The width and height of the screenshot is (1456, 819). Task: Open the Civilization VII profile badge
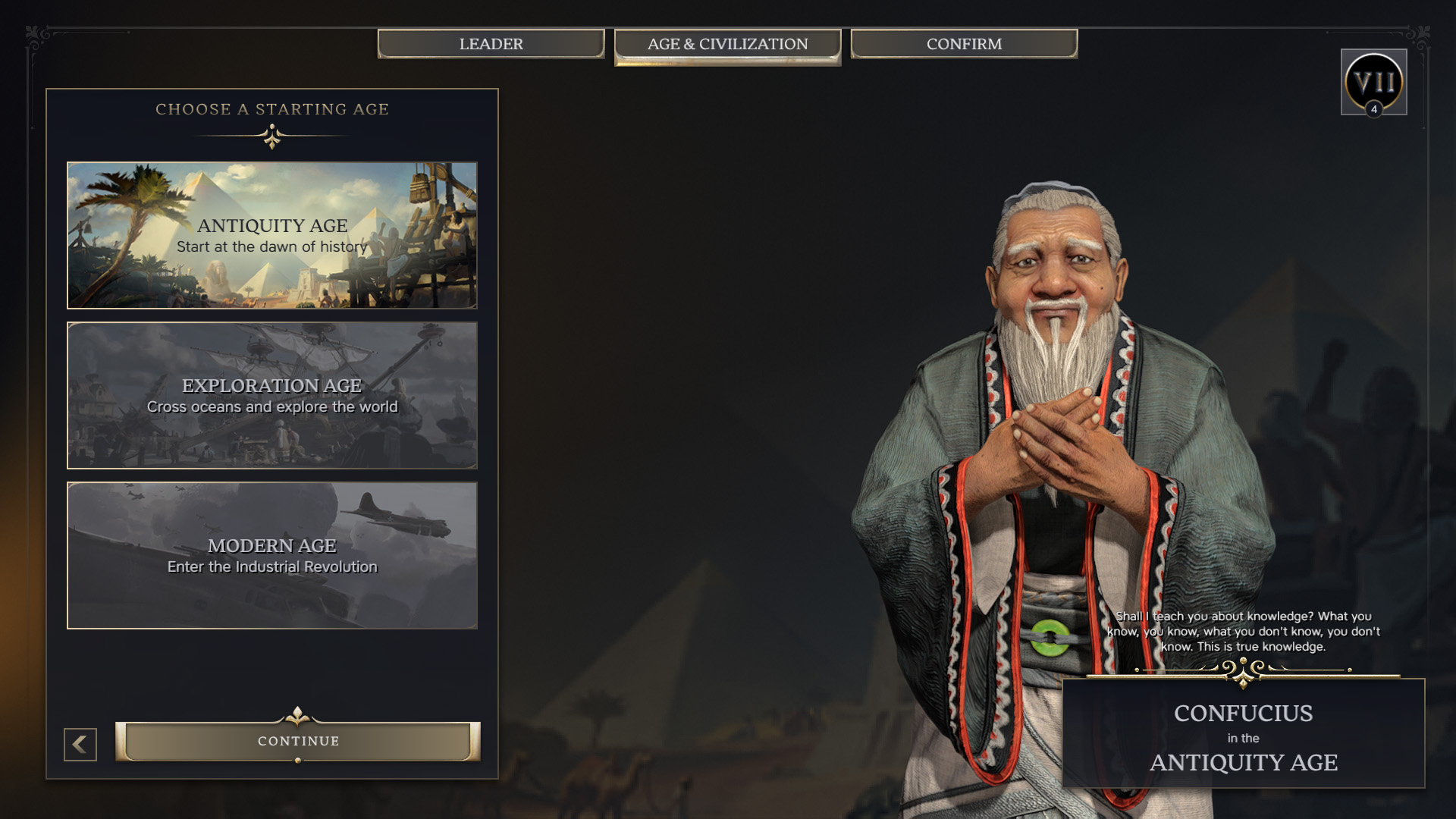(x=1373, y=82)
